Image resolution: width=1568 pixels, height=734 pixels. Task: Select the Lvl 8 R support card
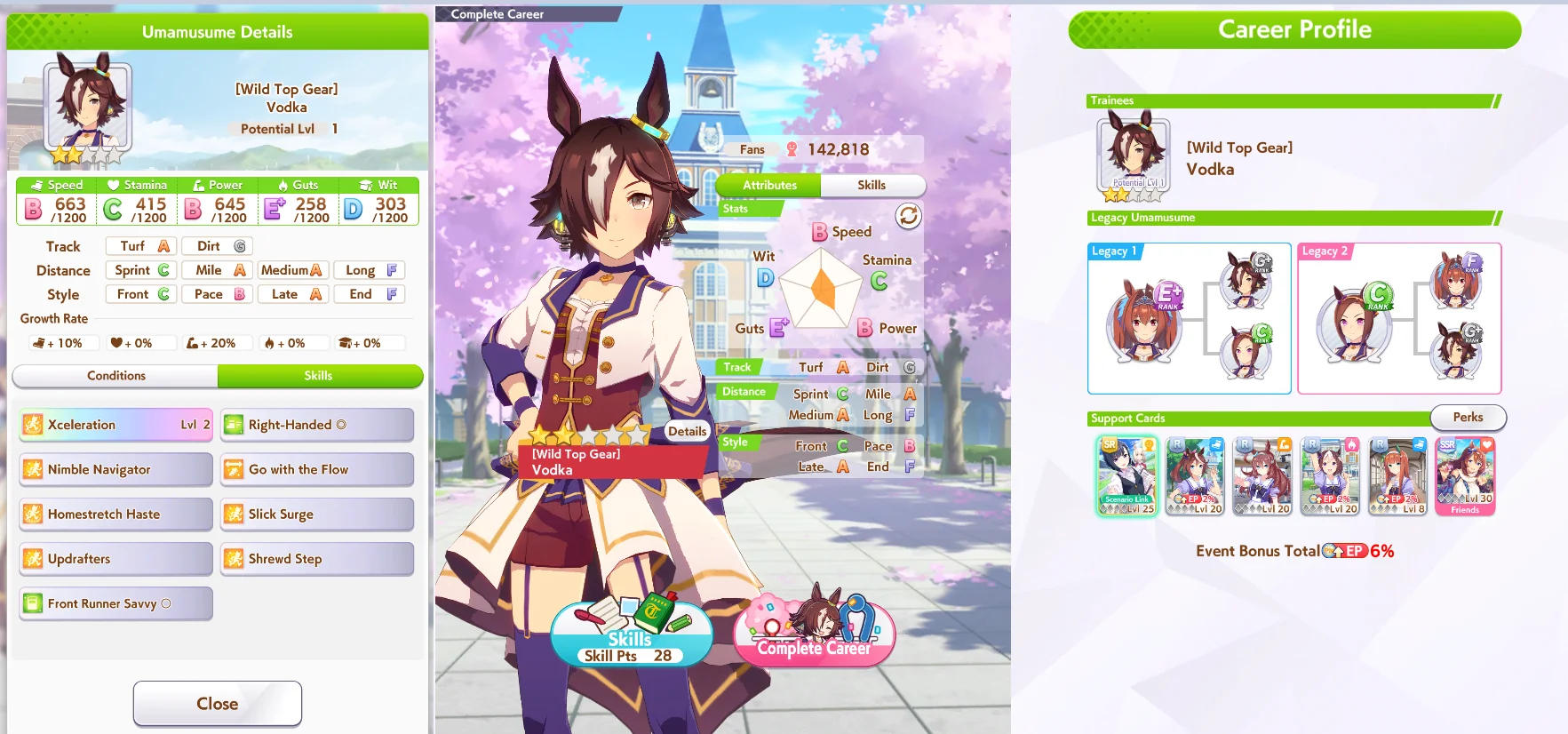(x=1397, y=474)
